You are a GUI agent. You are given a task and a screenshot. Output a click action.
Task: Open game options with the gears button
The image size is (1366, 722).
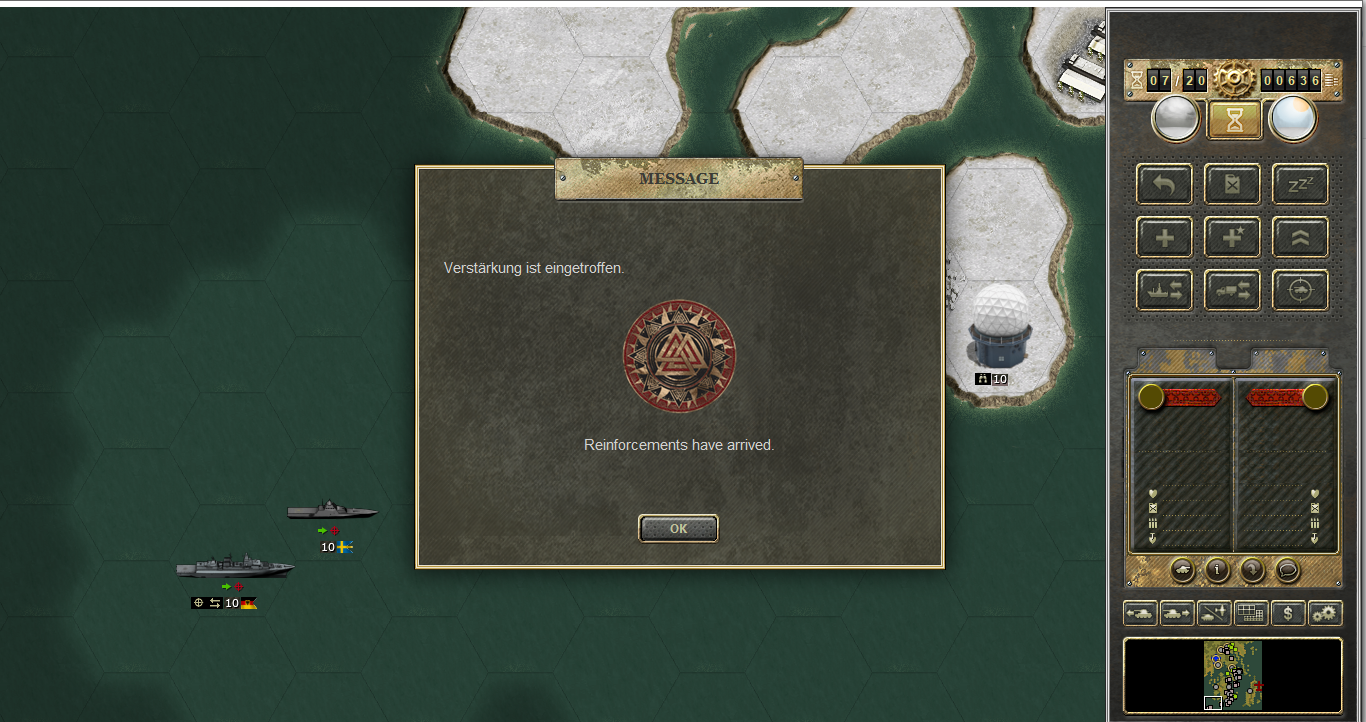1325,613
